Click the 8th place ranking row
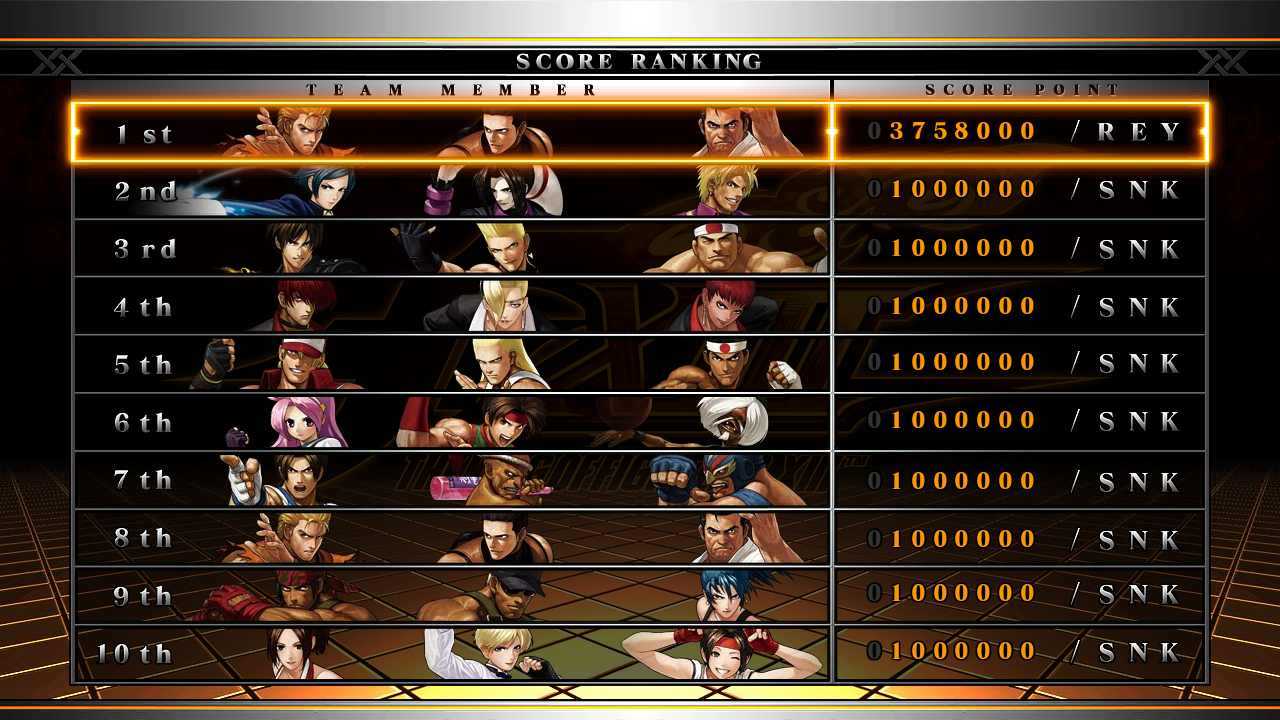1280x720 pixels. (x=640, y=538)
